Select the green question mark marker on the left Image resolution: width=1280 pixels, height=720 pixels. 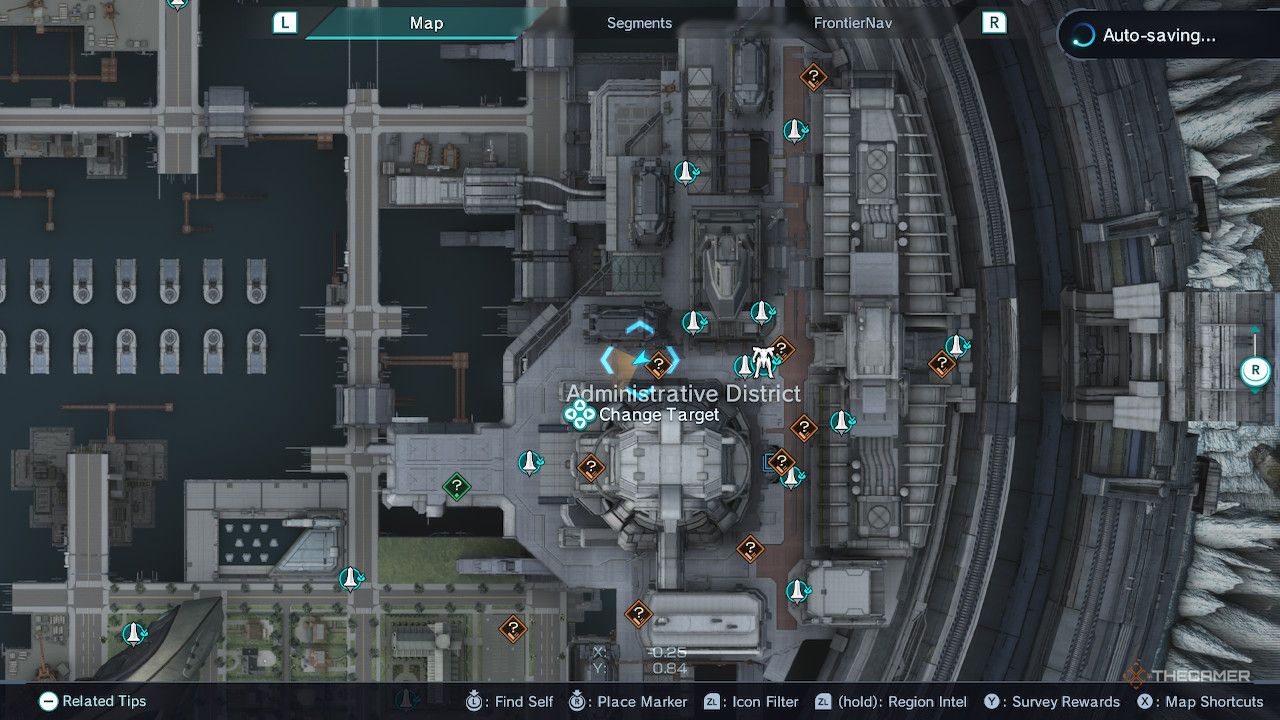456,487
